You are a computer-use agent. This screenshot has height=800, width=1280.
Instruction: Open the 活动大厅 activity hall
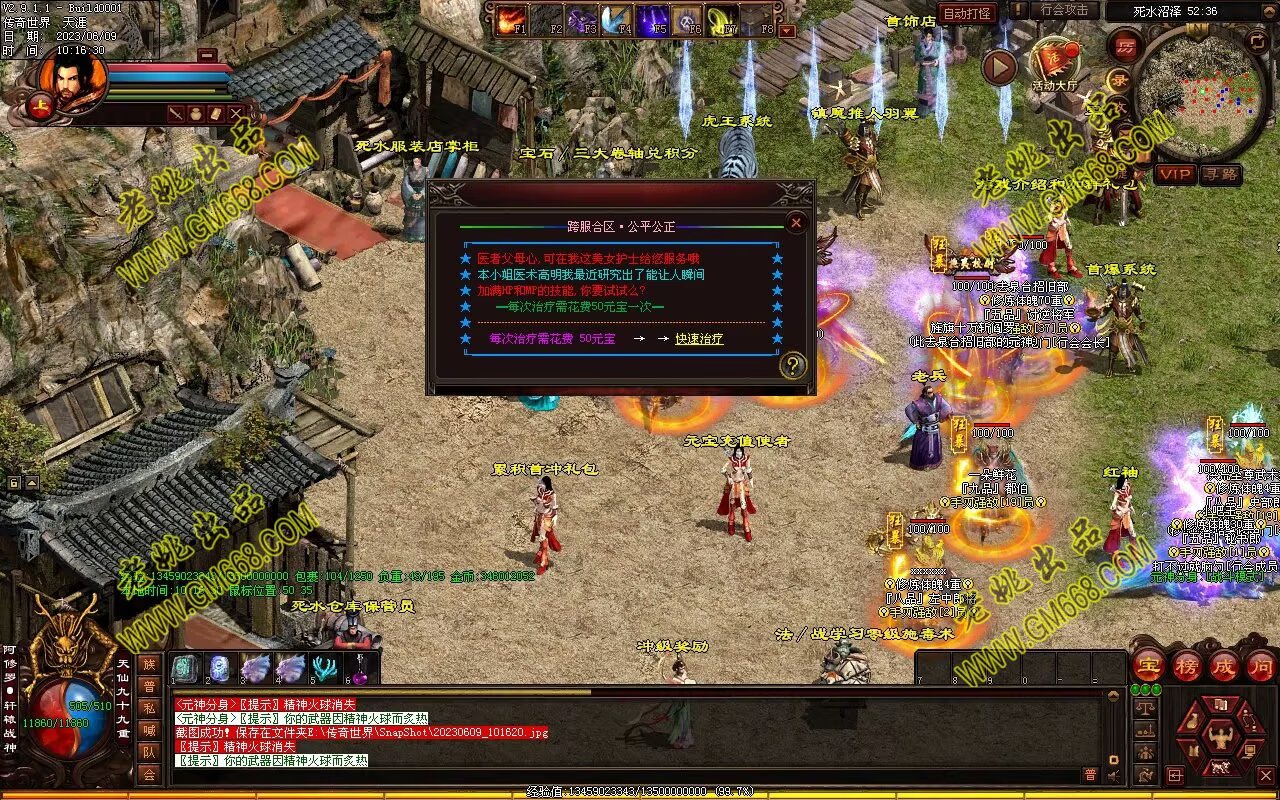click(x=1054, y=62)
